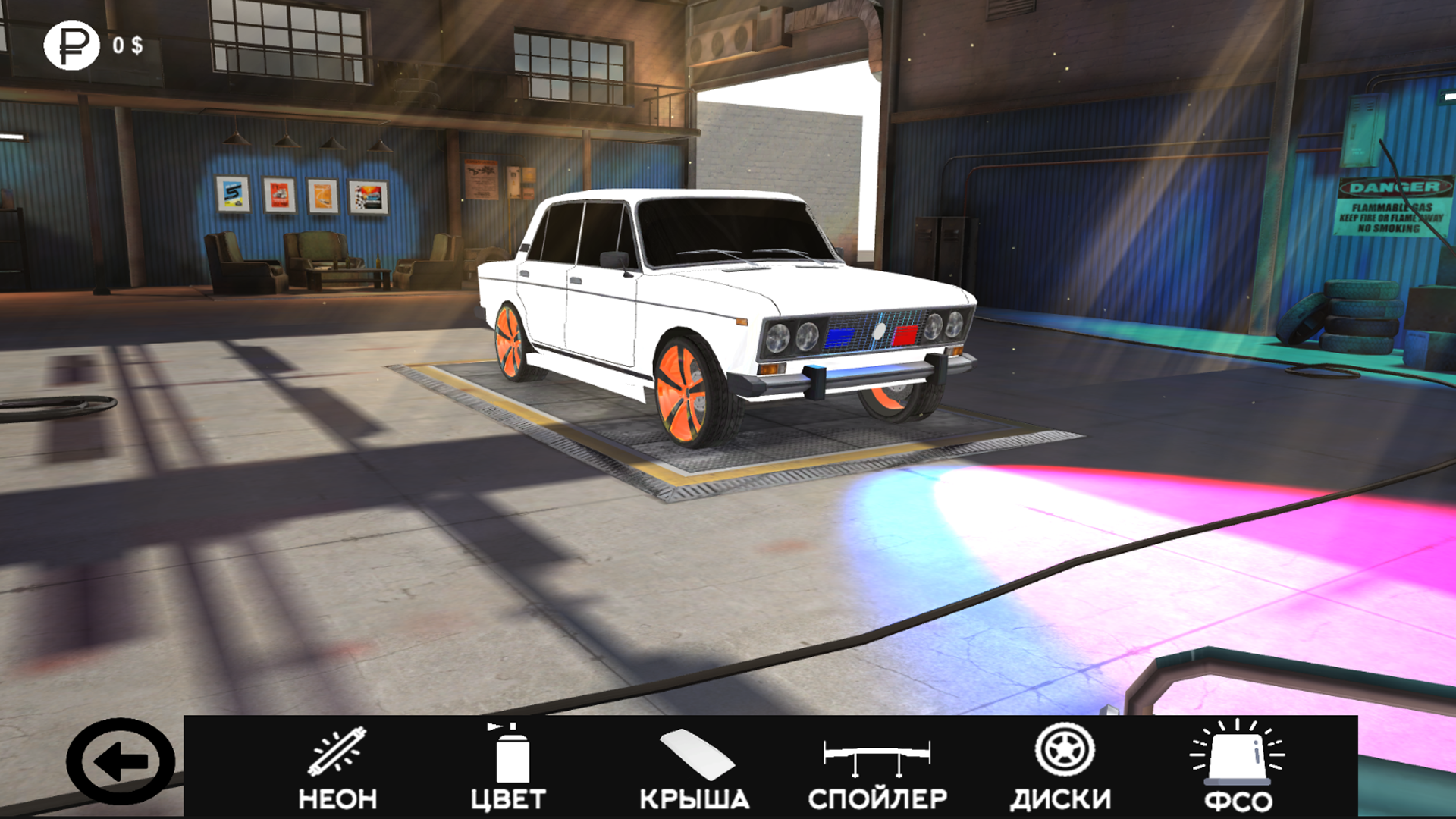The width and height of the screenshot is (1456, 819).
Task: Click the ruble currency icon top-left
Action: coord(73,47)
